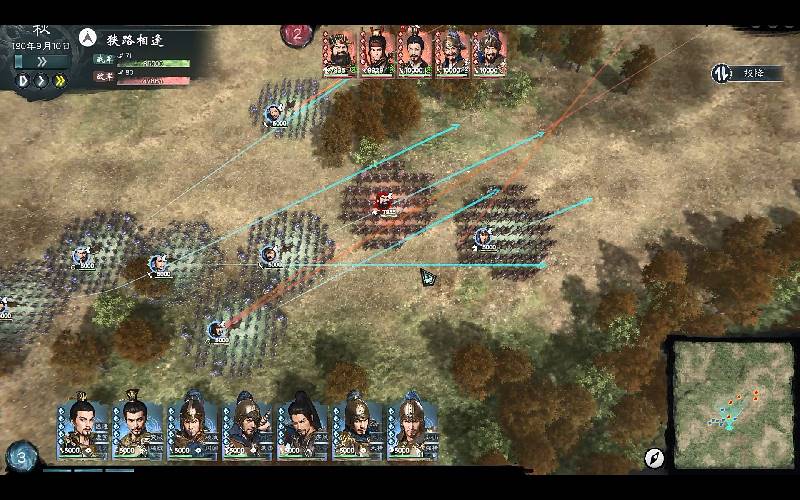Select the third red enemy officer portrait
Viewport: 800px width, 500px height.
414,51
